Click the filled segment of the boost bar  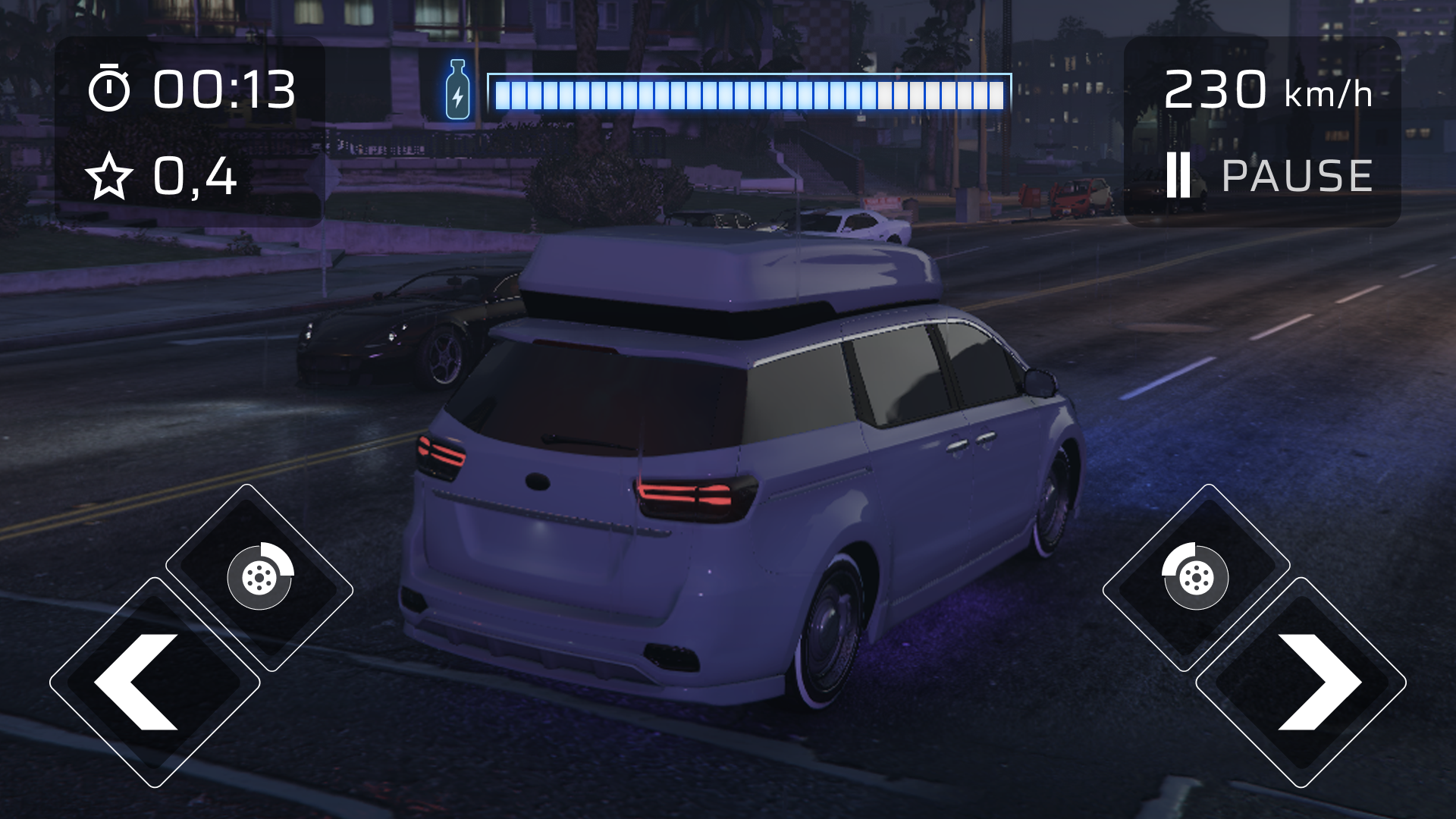point(682,93)
